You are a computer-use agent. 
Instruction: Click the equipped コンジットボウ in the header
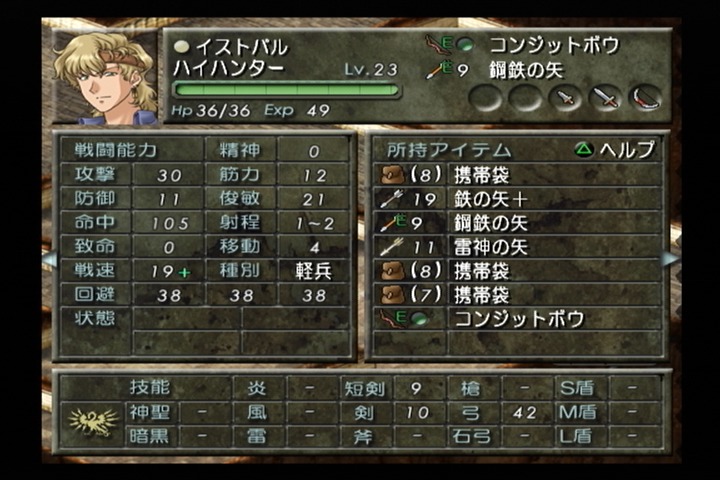[x=552, y=45]
